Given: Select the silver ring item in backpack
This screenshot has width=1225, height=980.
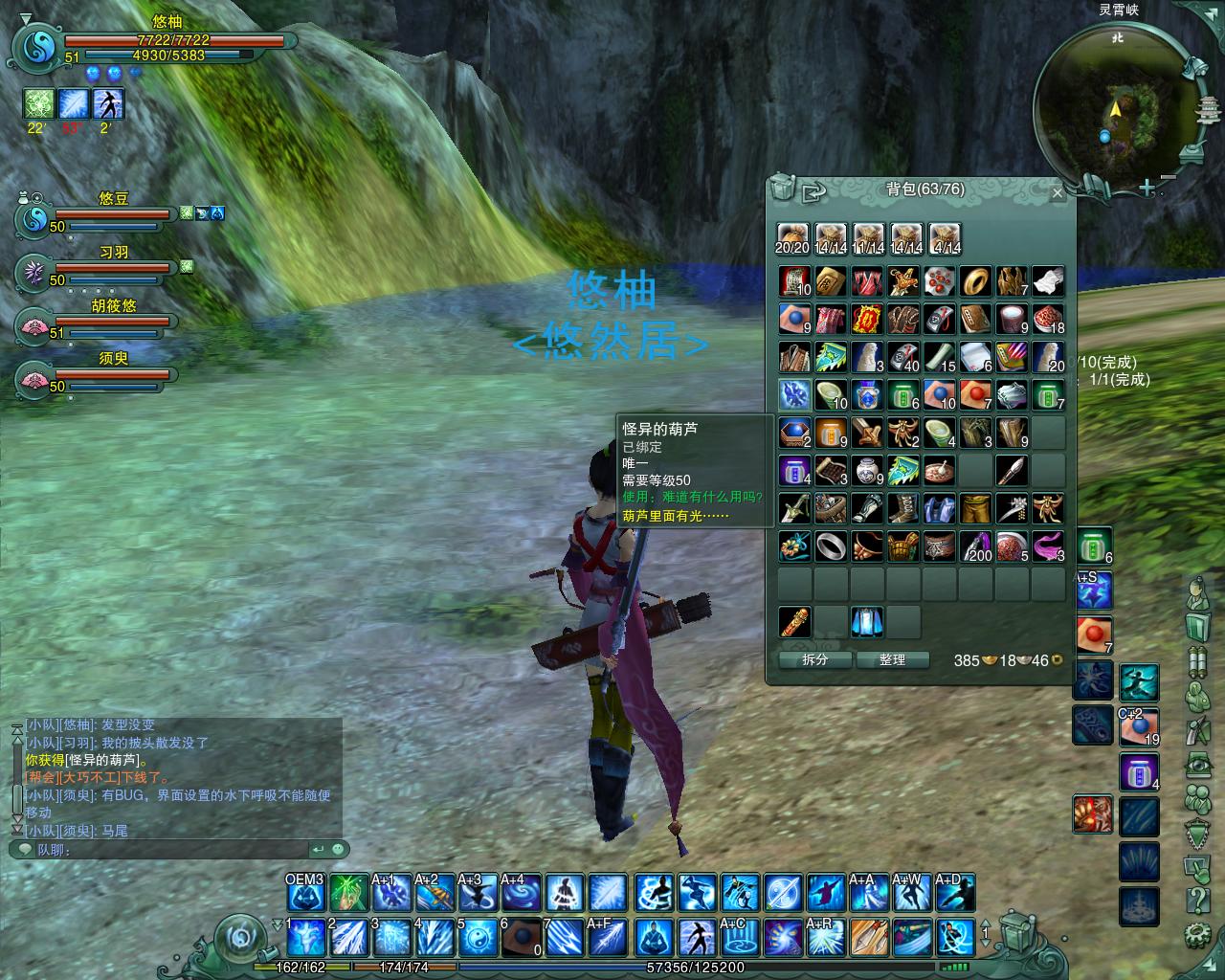Looking at the screenshot, I should tap(830, 546).
